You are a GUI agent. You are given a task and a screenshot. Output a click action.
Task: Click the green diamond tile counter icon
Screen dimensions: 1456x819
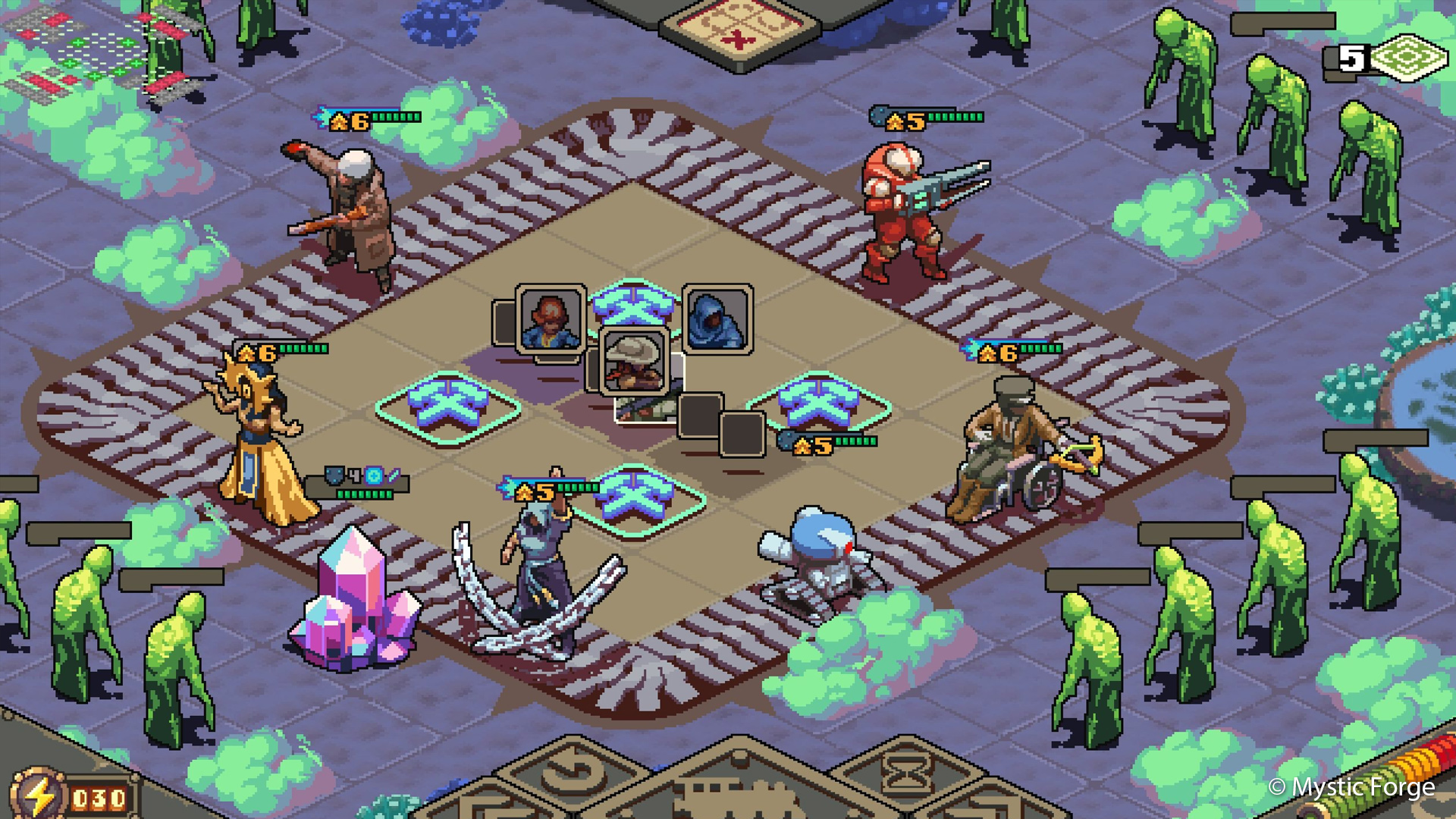[x=1410, y=58]
